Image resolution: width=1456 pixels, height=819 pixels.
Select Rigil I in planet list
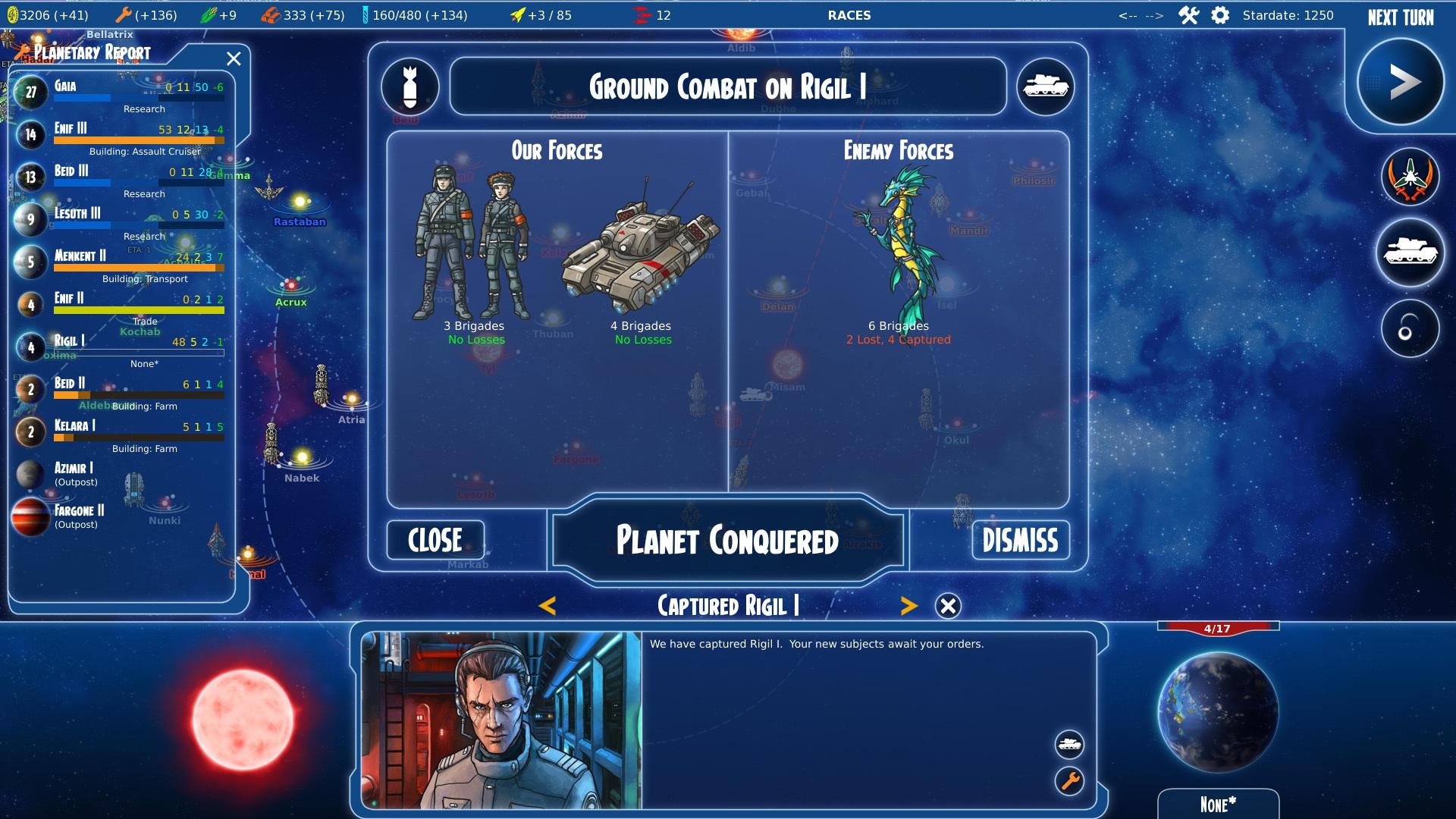[121, 348]
